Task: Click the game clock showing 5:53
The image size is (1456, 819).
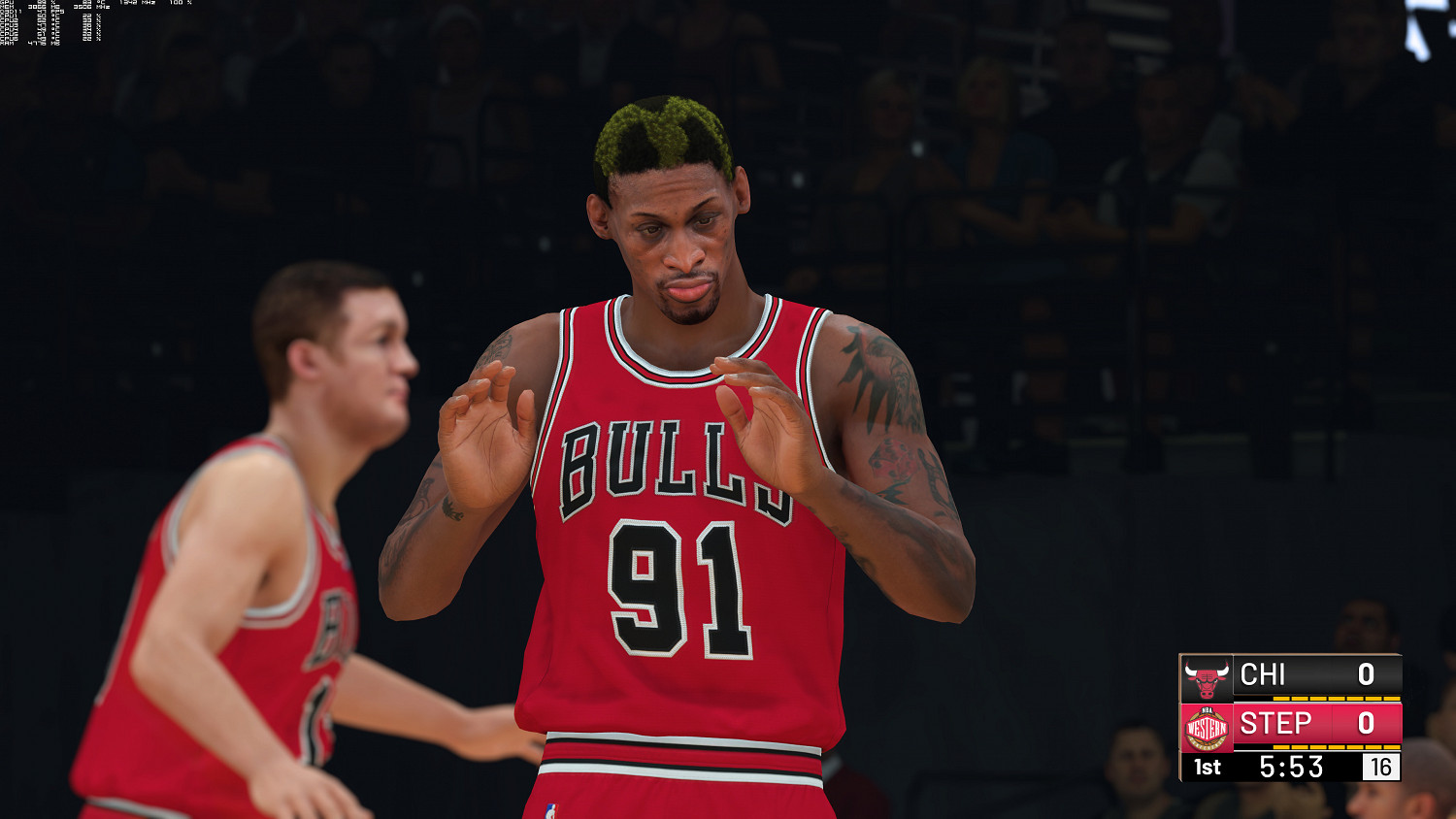Action: tap(1291, 766)
